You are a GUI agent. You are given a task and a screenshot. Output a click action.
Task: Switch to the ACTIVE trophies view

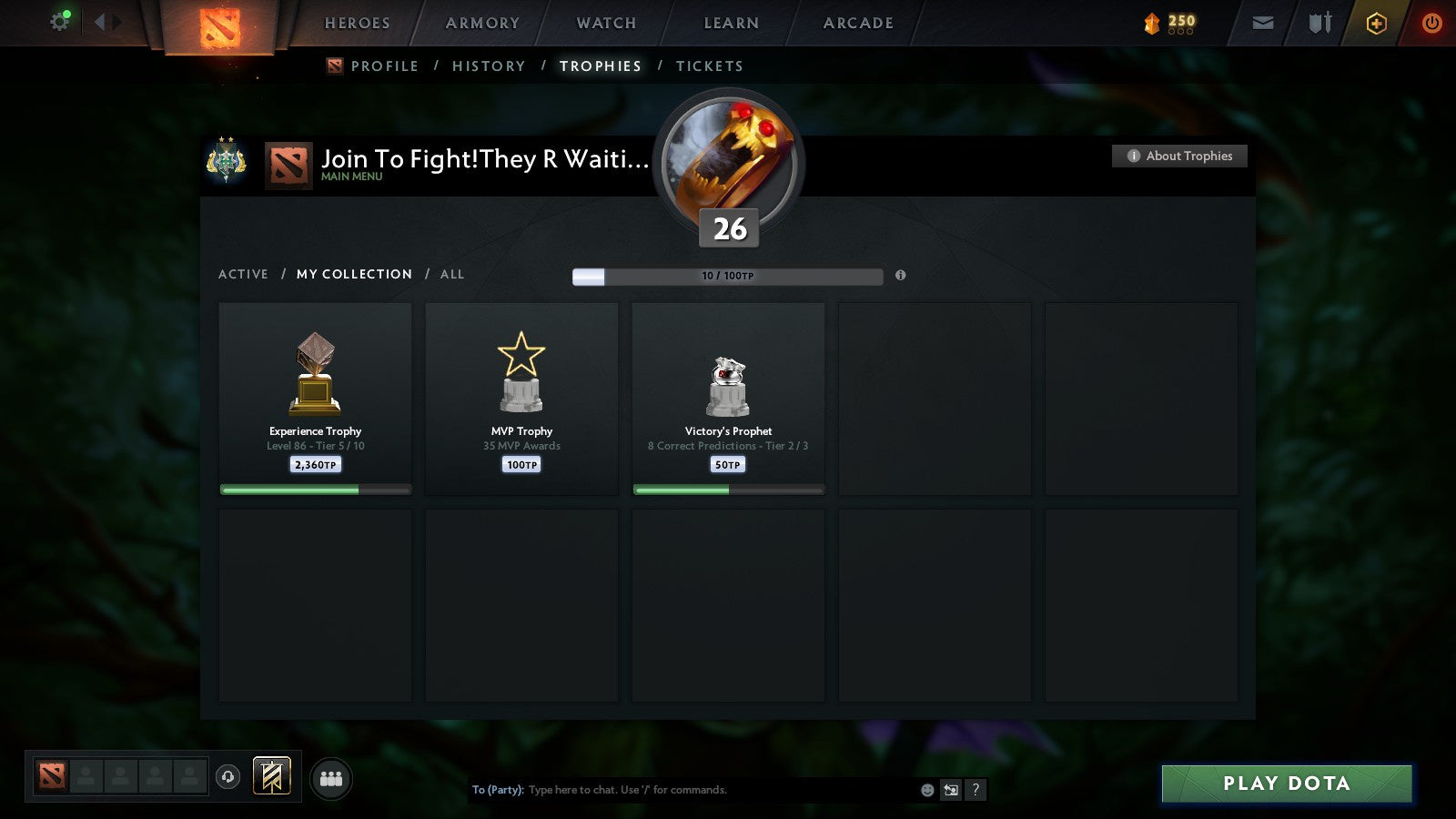click(243, 274)
